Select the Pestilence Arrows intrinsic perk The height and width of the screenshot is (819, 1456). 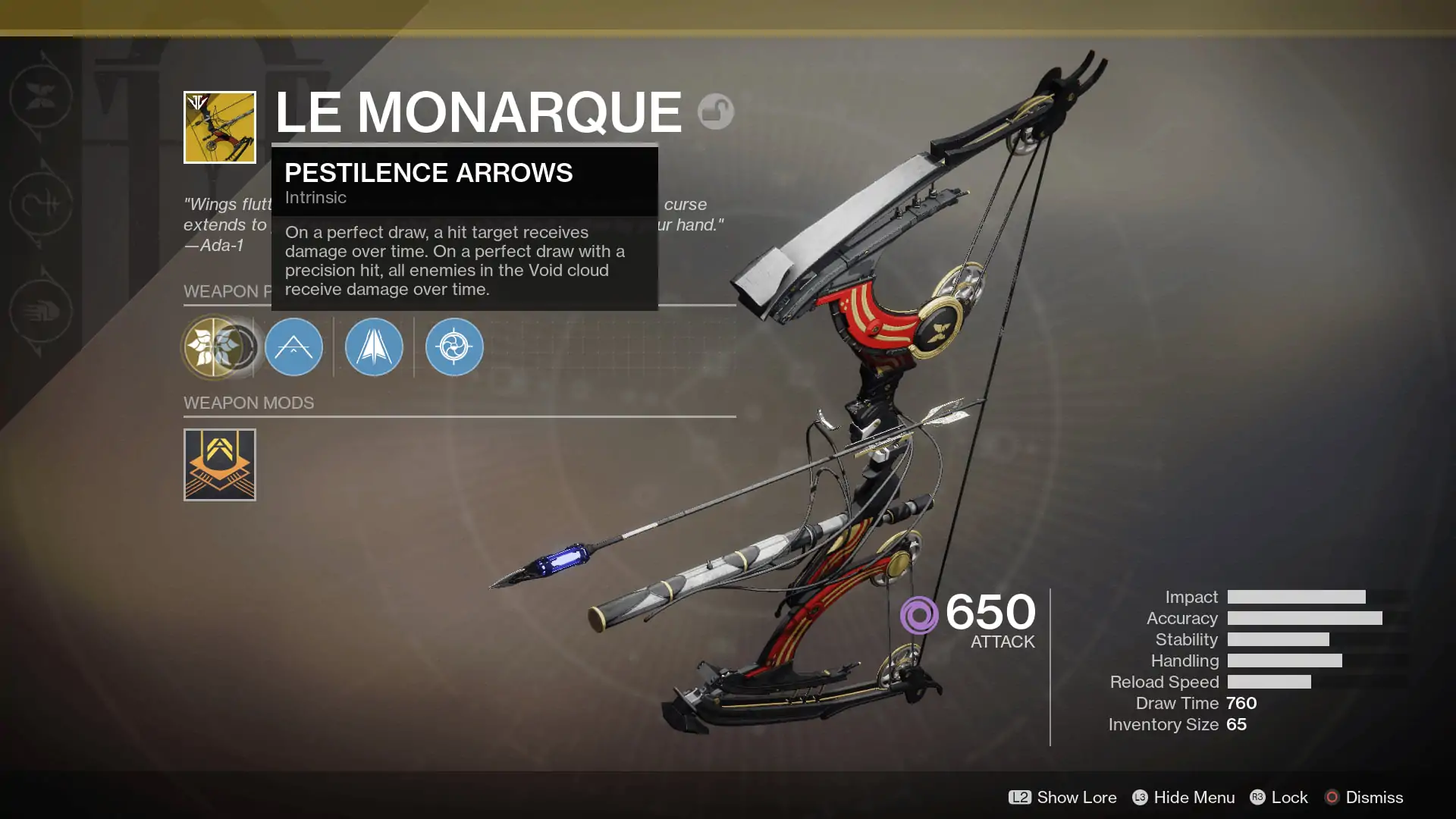pyautogui.click(x=218, y=347)
